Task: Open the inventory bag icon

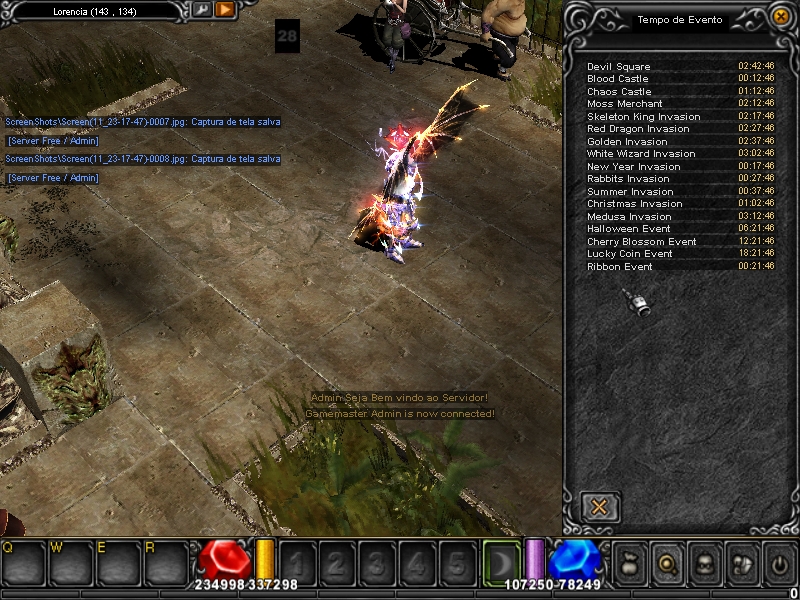Action: 630,565
